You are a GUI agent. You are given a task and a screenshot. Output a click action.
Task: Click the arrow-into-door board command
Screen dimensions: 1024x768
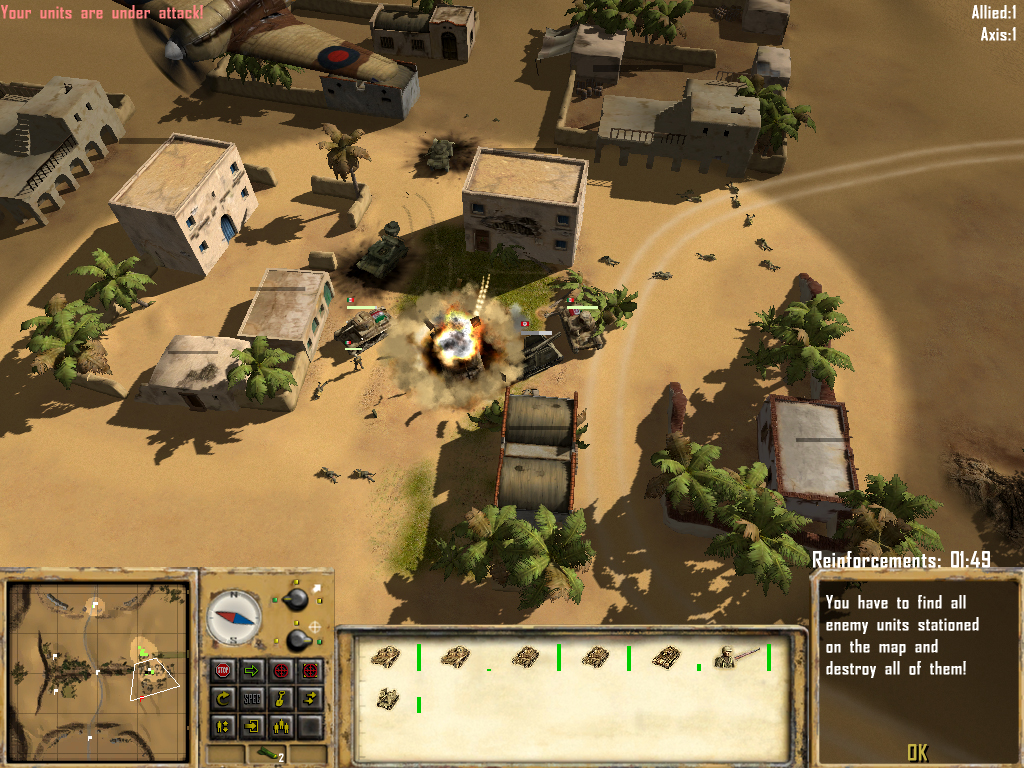tap(252, 726)
